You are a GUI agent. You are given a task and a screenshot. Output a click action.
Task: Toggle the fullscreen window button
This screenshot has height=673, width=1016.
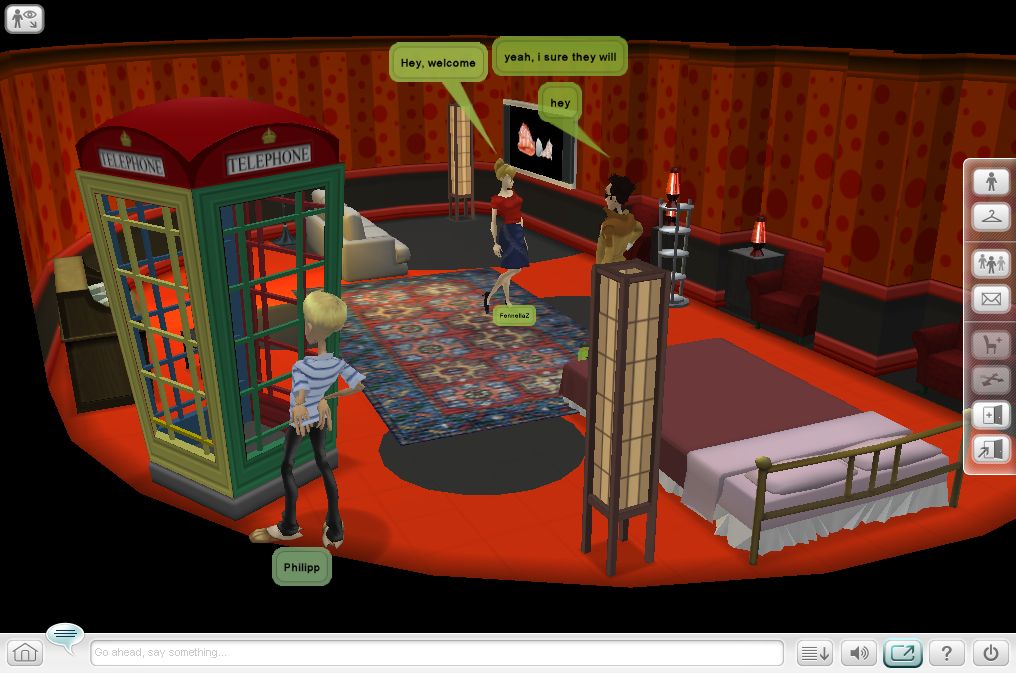tap(903, 653)
